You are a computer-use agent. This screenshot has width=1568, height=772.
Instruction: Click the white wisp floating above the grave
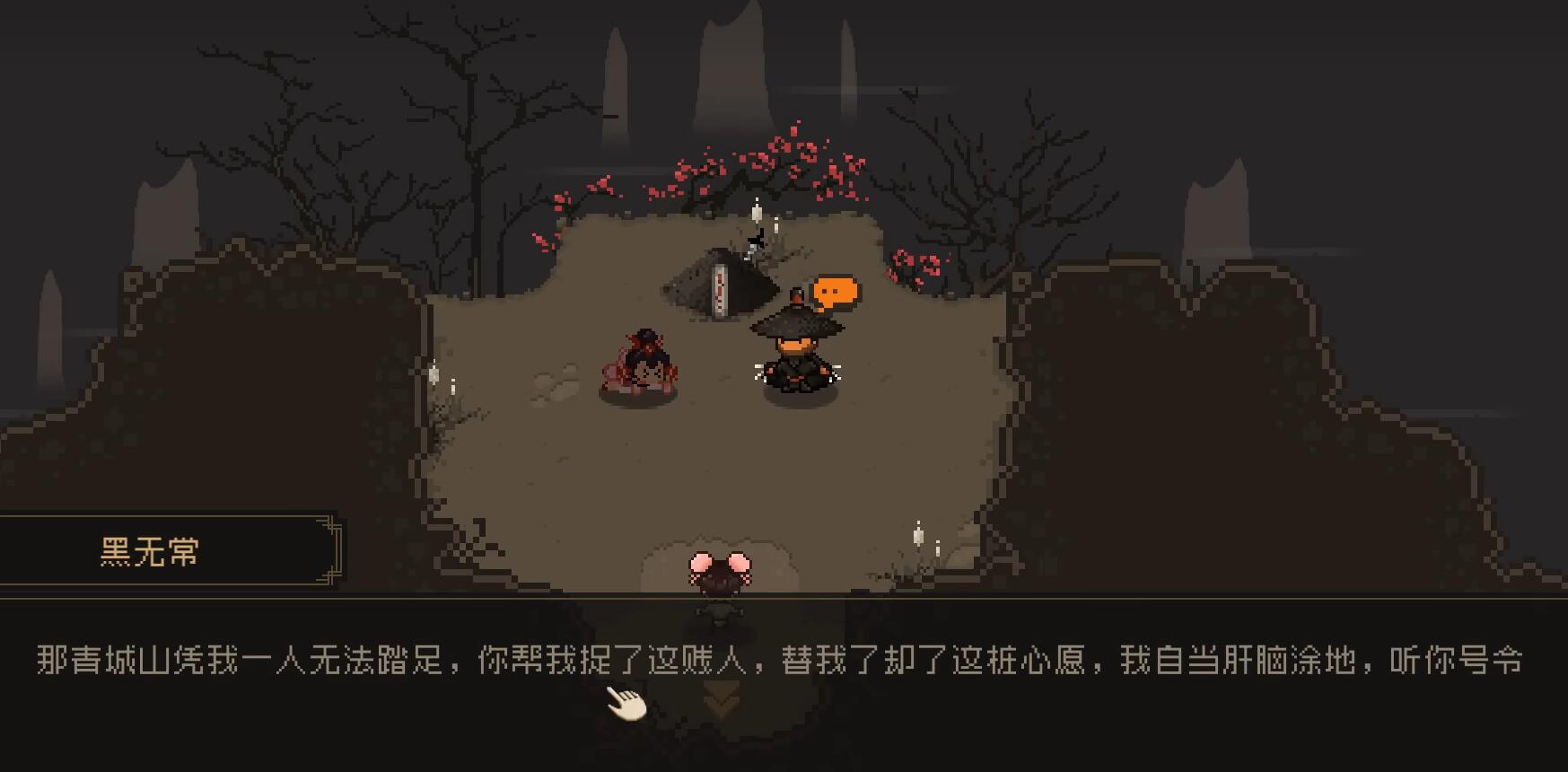pos(755,214)
